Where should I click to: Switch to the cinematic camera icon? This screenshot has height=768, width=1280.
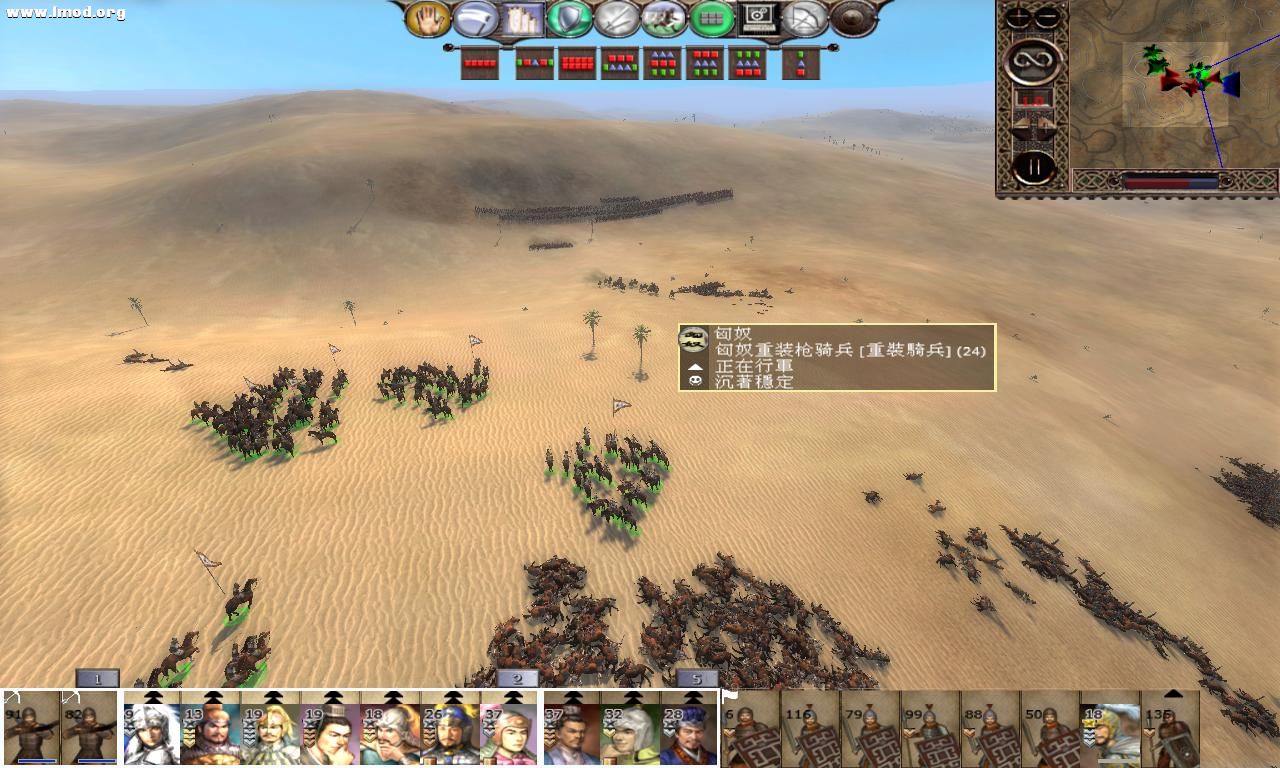pyautogui.click(x=756, y=17)
